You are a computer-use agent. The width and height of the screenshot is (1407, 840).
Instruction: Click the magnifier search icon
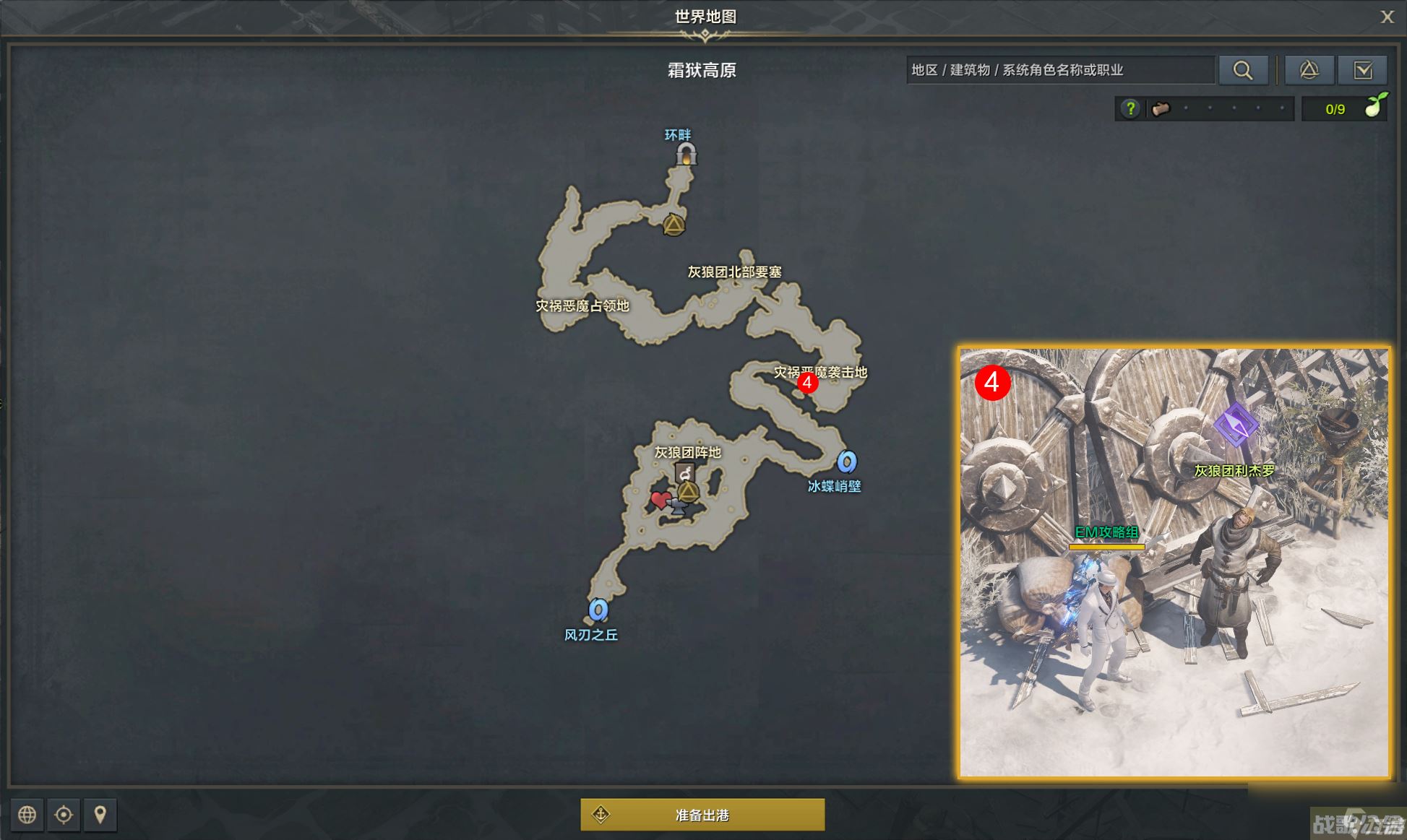[x=1244, y=69]
